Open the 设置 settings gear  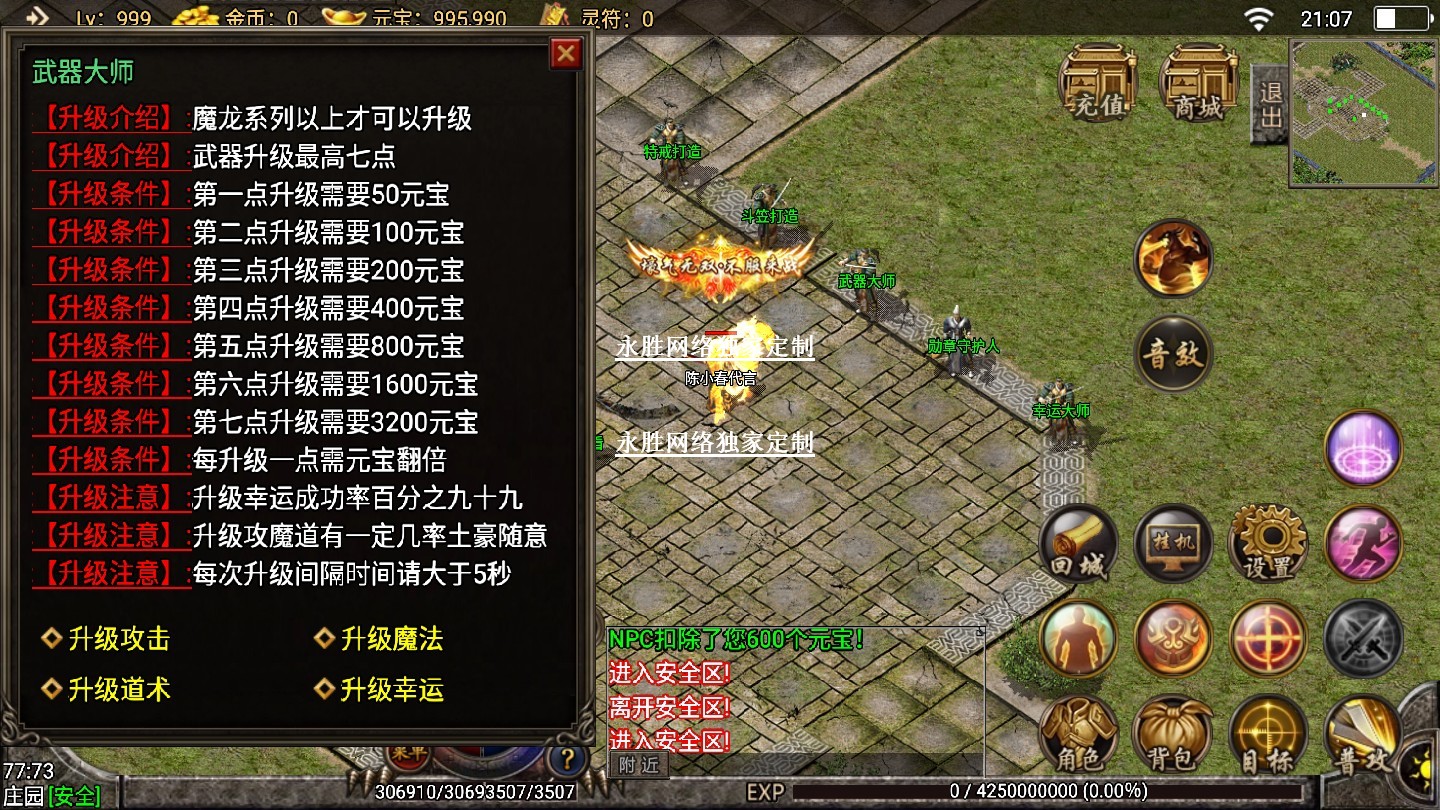(x=1268, y=546)
